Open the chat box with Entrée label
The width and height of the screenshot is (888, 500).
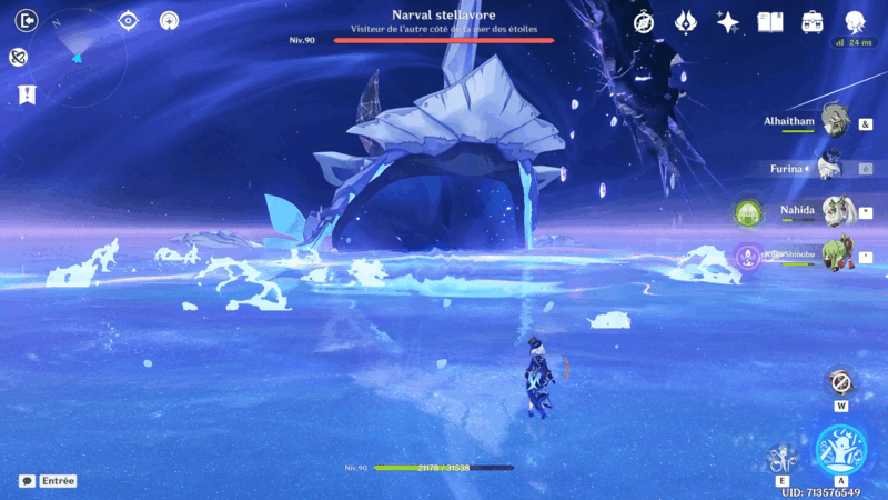[48, 481]
